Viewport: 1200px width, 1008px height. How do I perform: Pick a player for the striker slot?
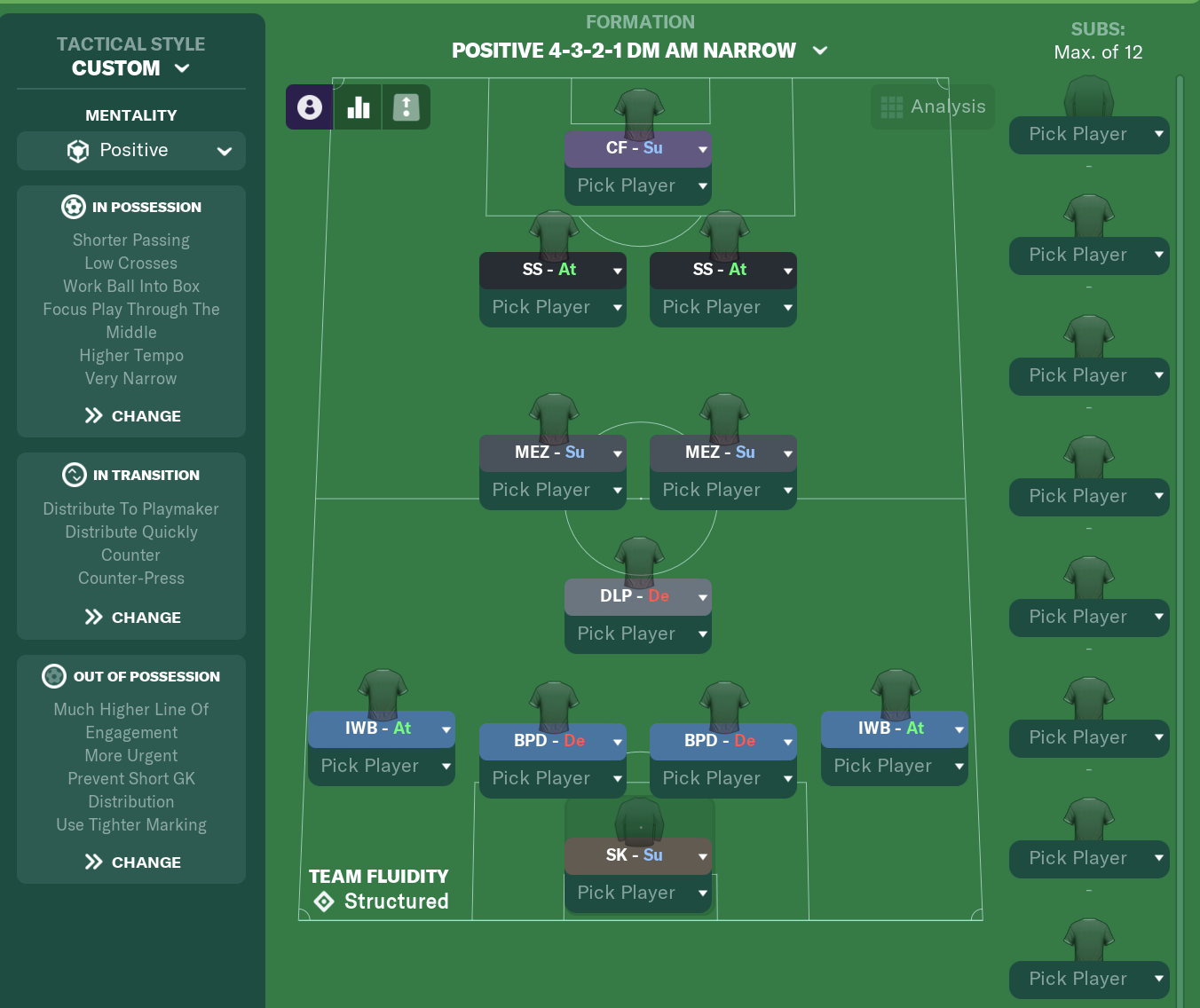click(637, 186)
